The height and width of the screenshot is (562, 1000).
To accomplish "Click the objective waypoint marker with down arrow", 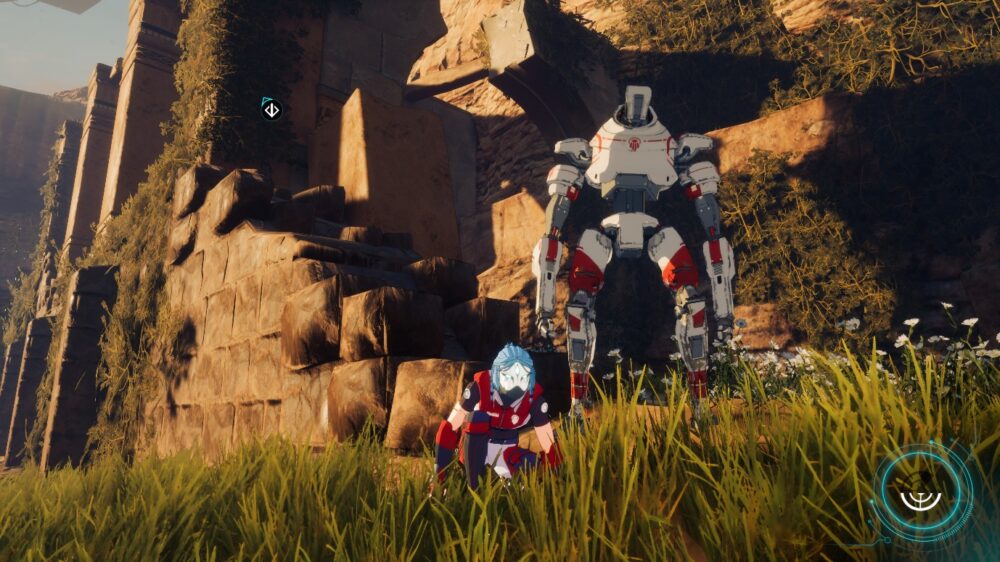I will (271, 109).
